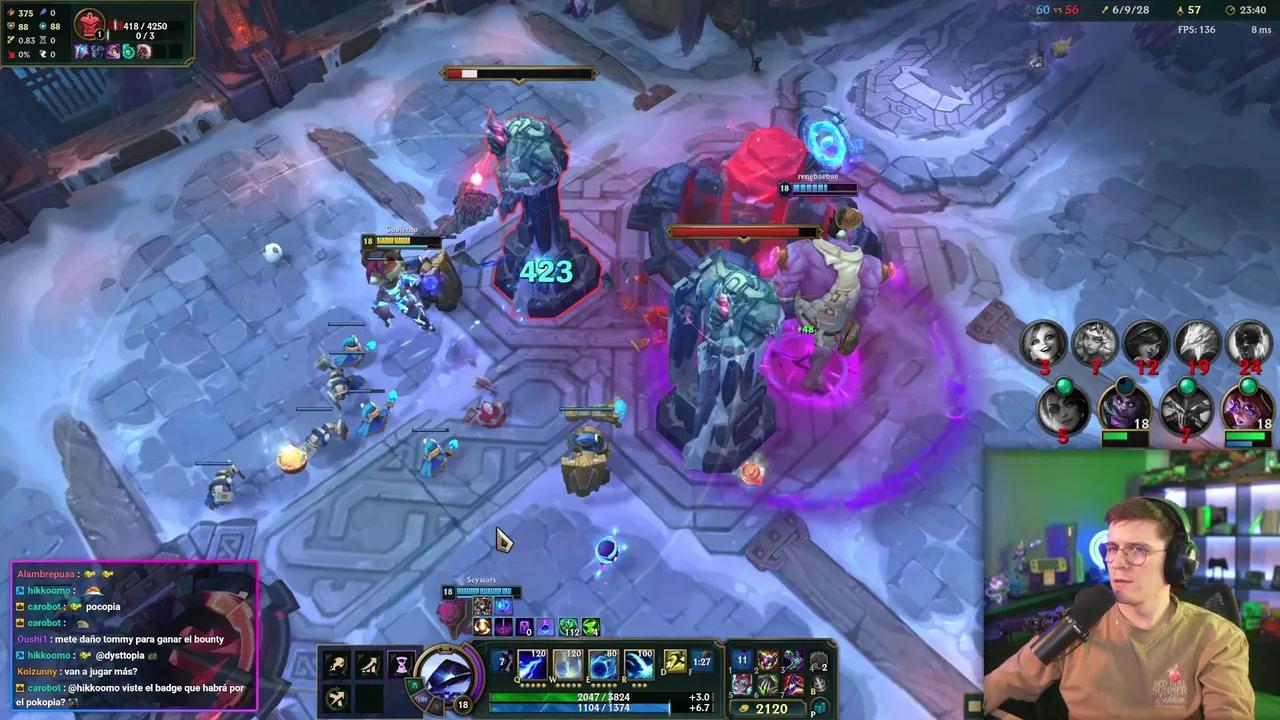Viewport: 1280px width, 720px height.
Task: Select the E ability icon
Action: (602, 665)
